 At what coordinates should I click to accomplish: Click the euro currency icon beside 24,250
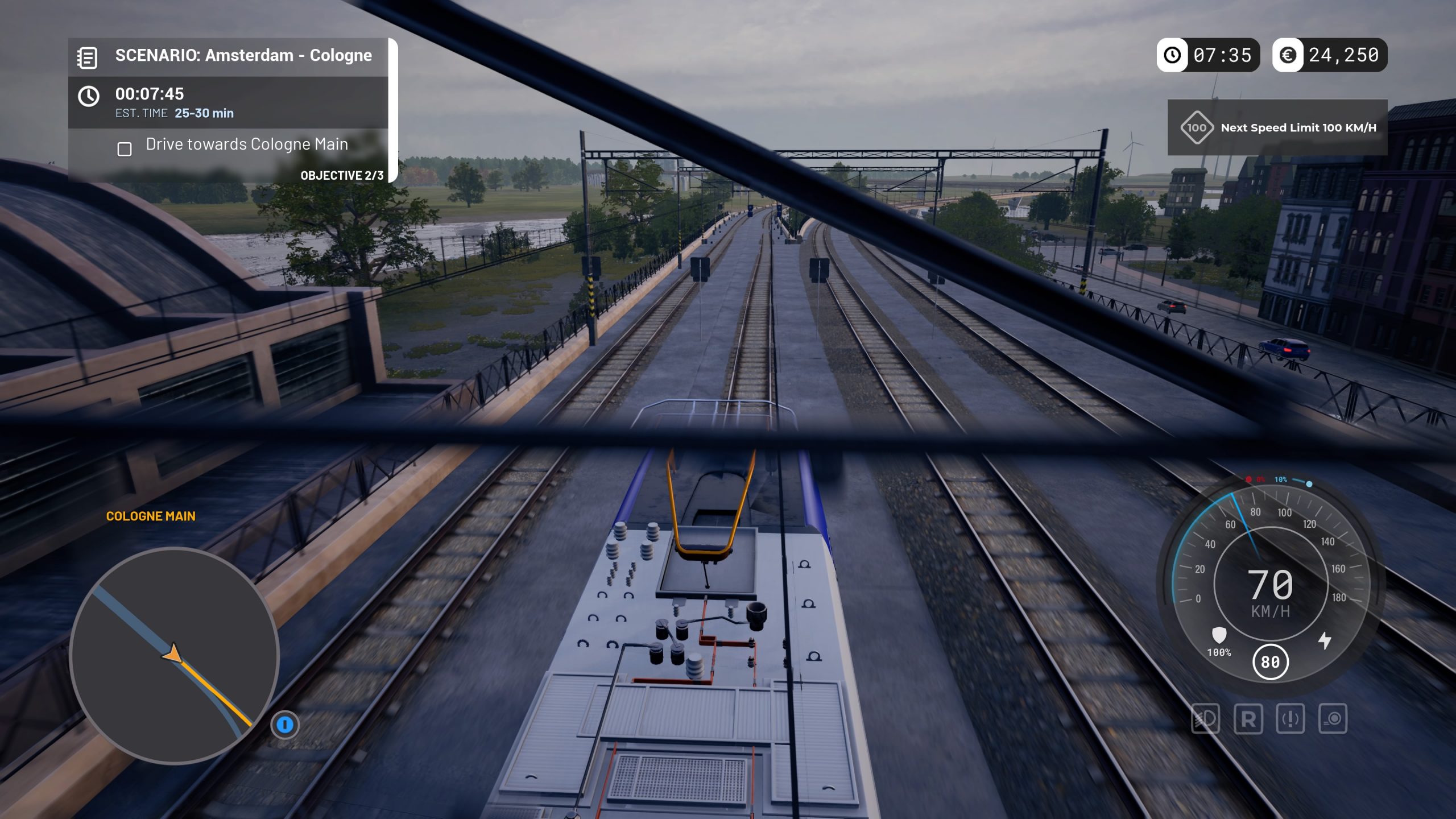[x=1289, y=55]
